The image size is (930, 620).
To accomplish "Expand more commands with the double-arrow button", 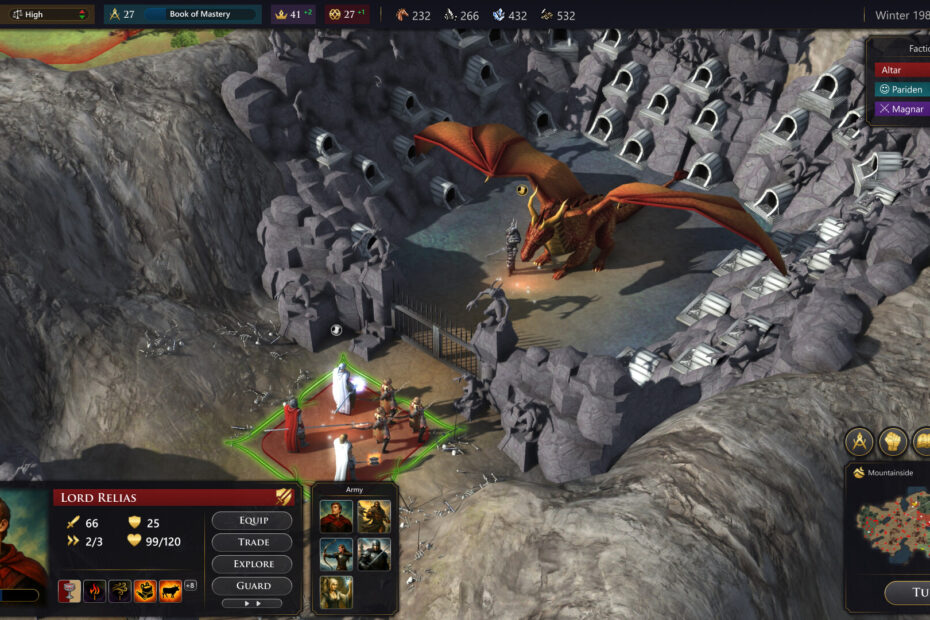I will coord(252,604).
